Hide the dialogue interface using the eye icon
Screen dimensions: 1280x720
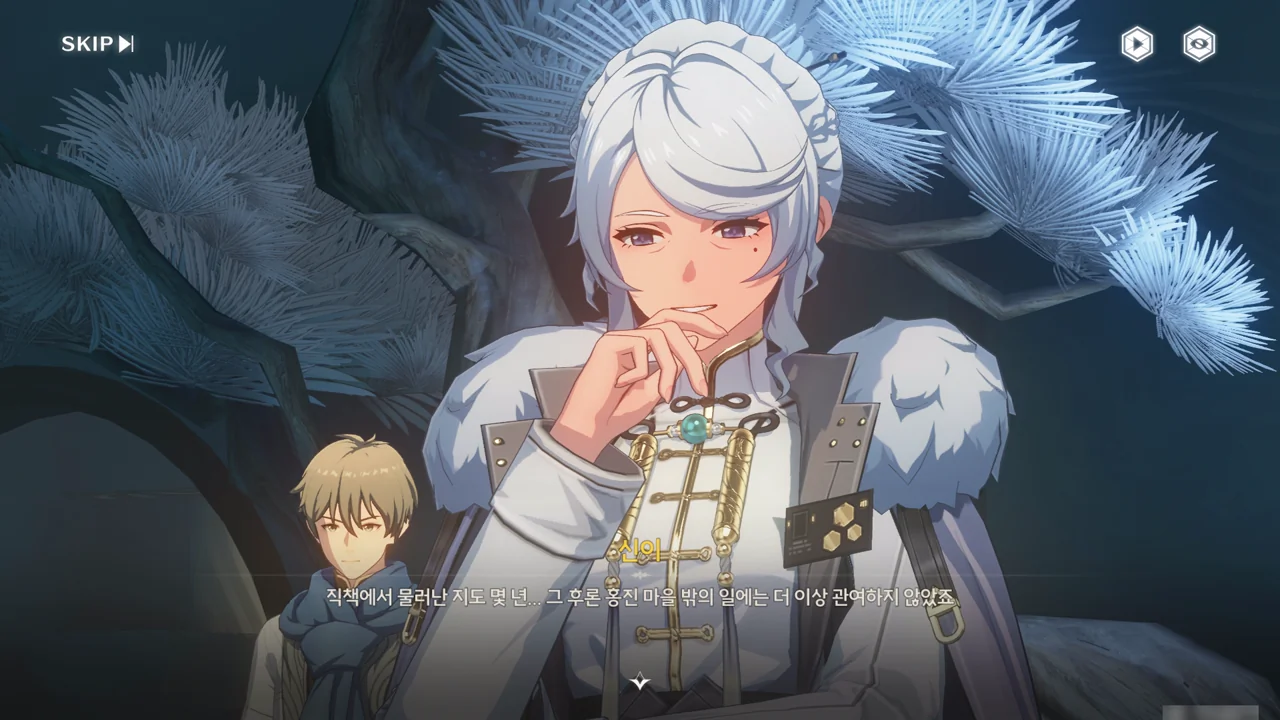(1199, 44)
